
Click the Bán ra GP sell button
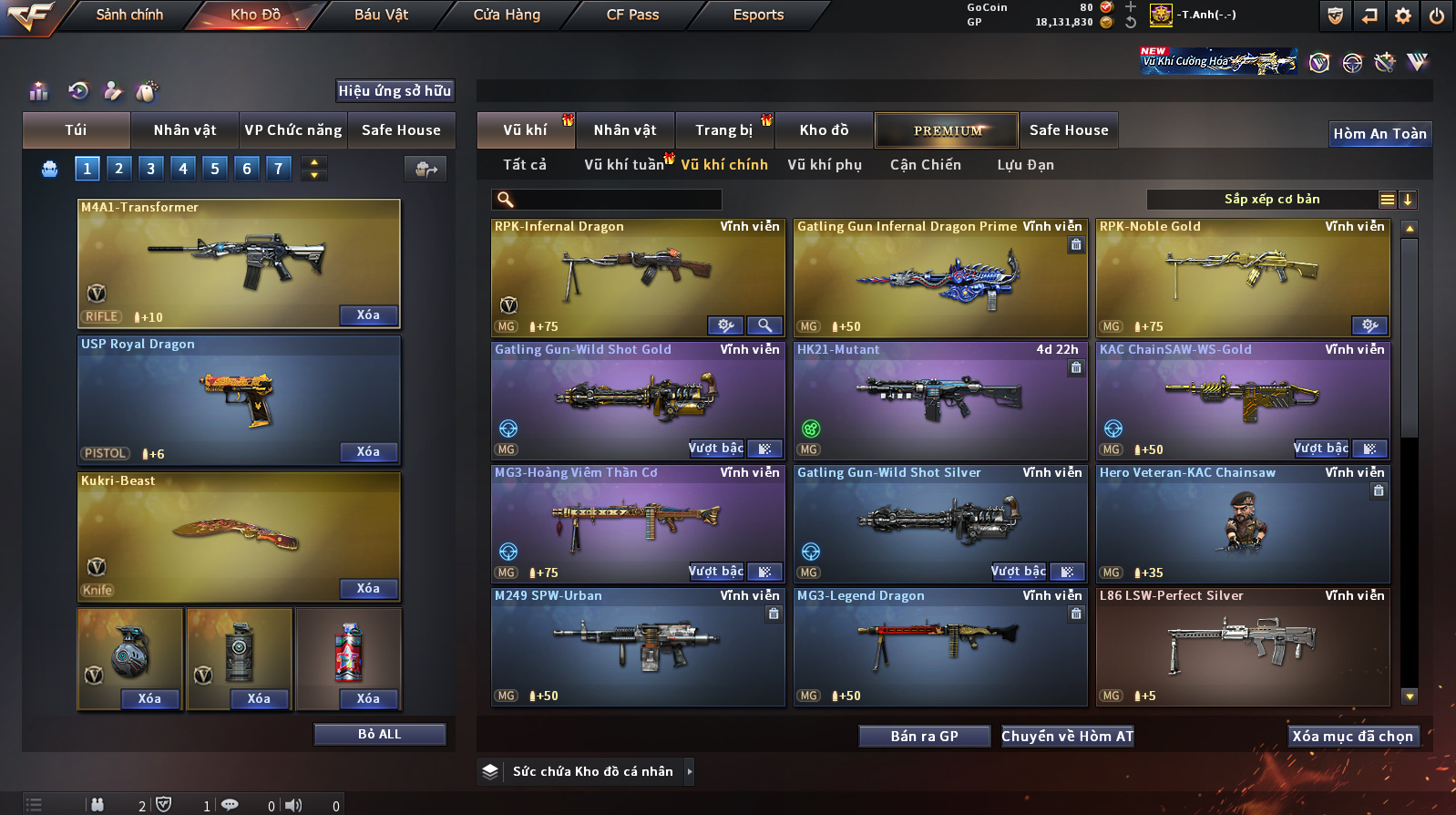coord(924,736)
